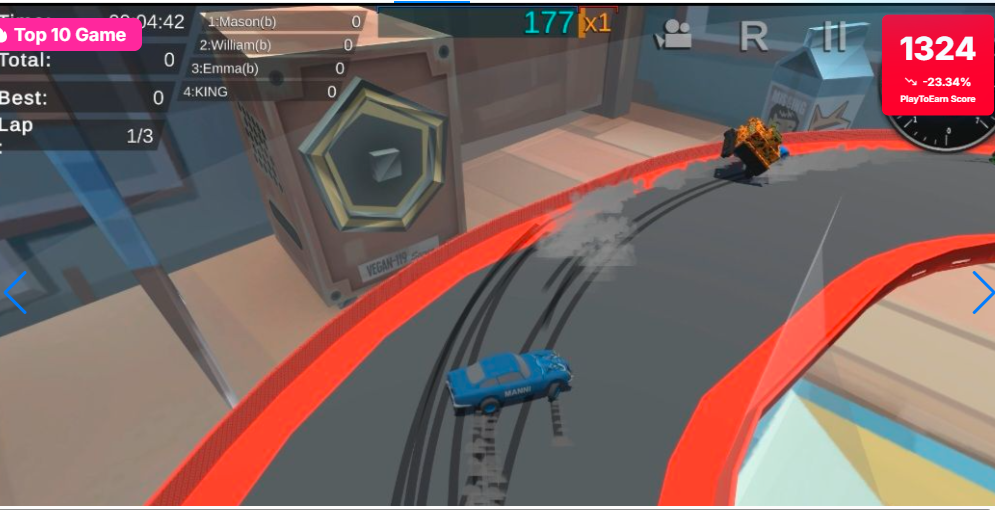Image resolution: width=995 pixels, height=510 pixels.
Task: Go to next slide with right arrow
Action: point(982,293)
